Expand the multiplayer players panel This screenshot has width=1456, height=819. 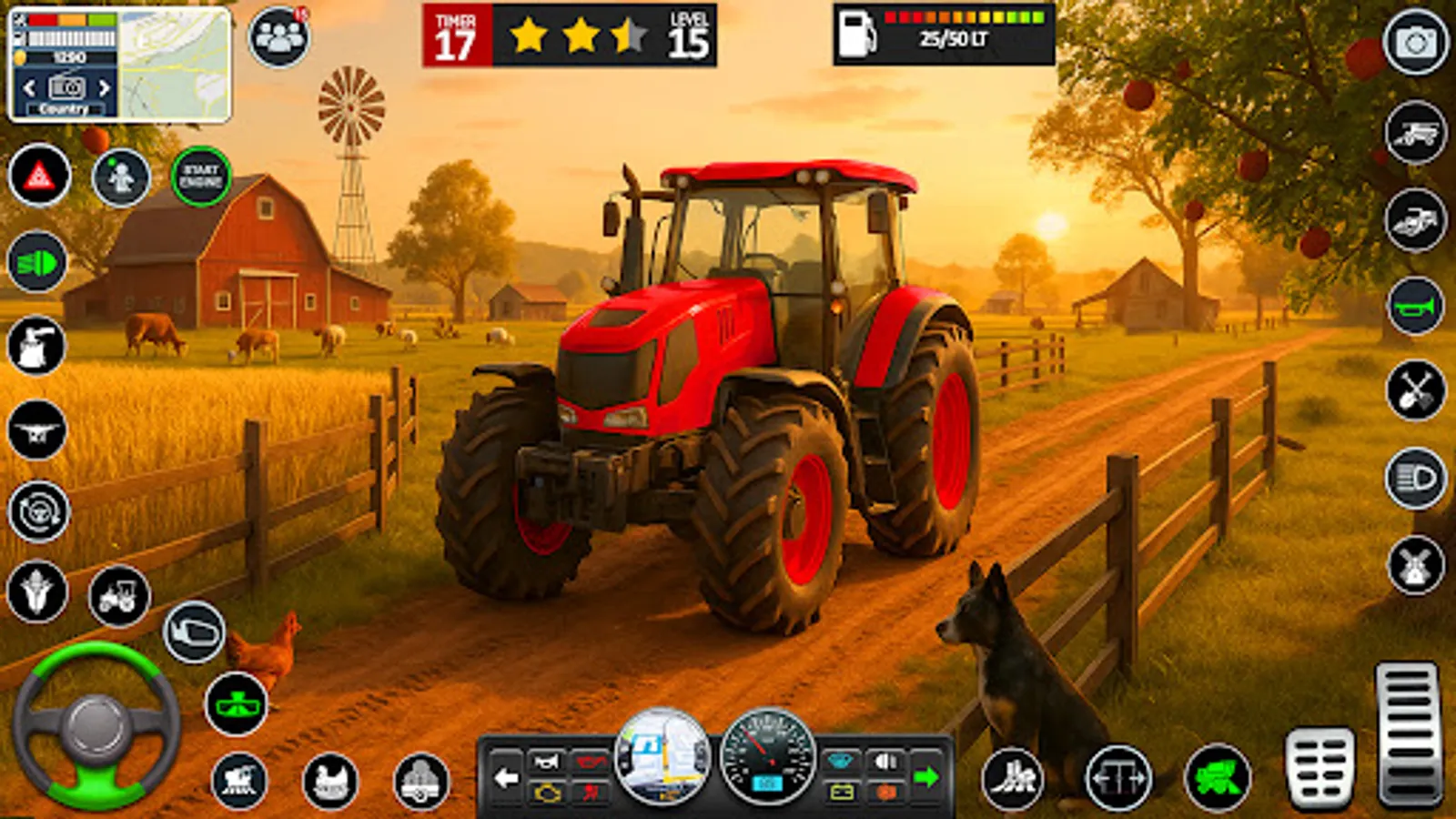coord(282,36)
